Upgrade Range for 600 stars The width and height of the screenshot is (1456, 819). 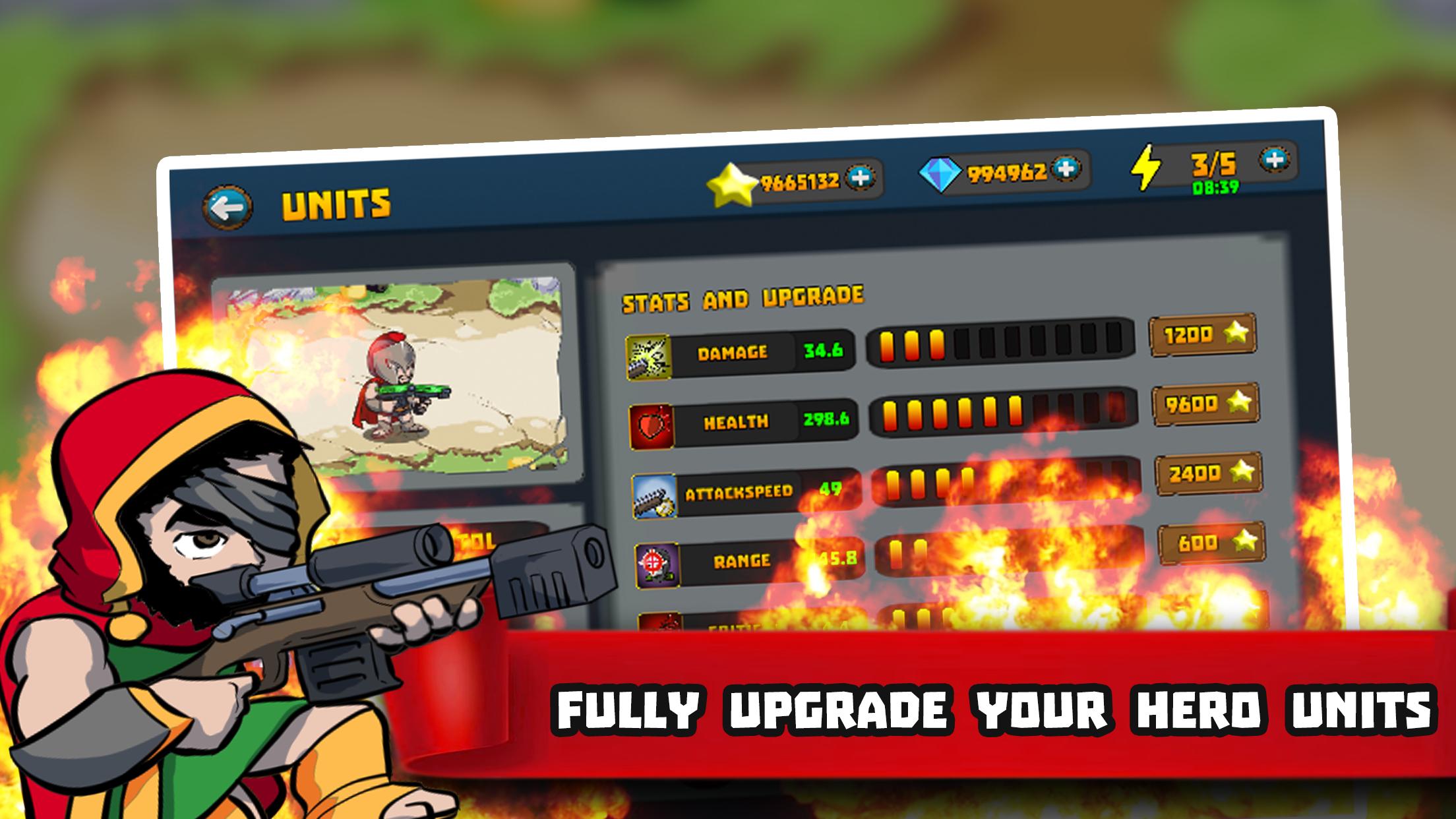(1212, 542)
